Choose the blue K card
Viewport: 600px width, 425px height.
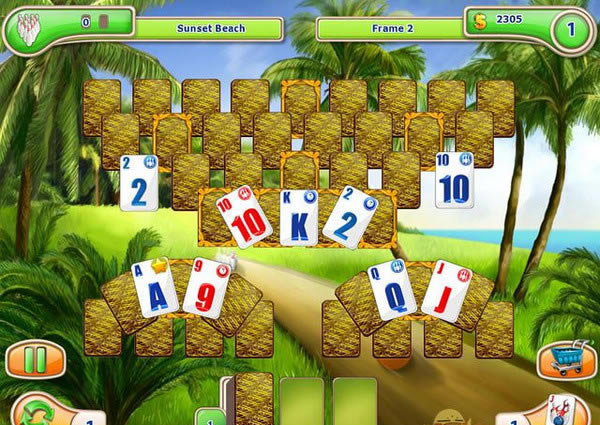(299, 219)
